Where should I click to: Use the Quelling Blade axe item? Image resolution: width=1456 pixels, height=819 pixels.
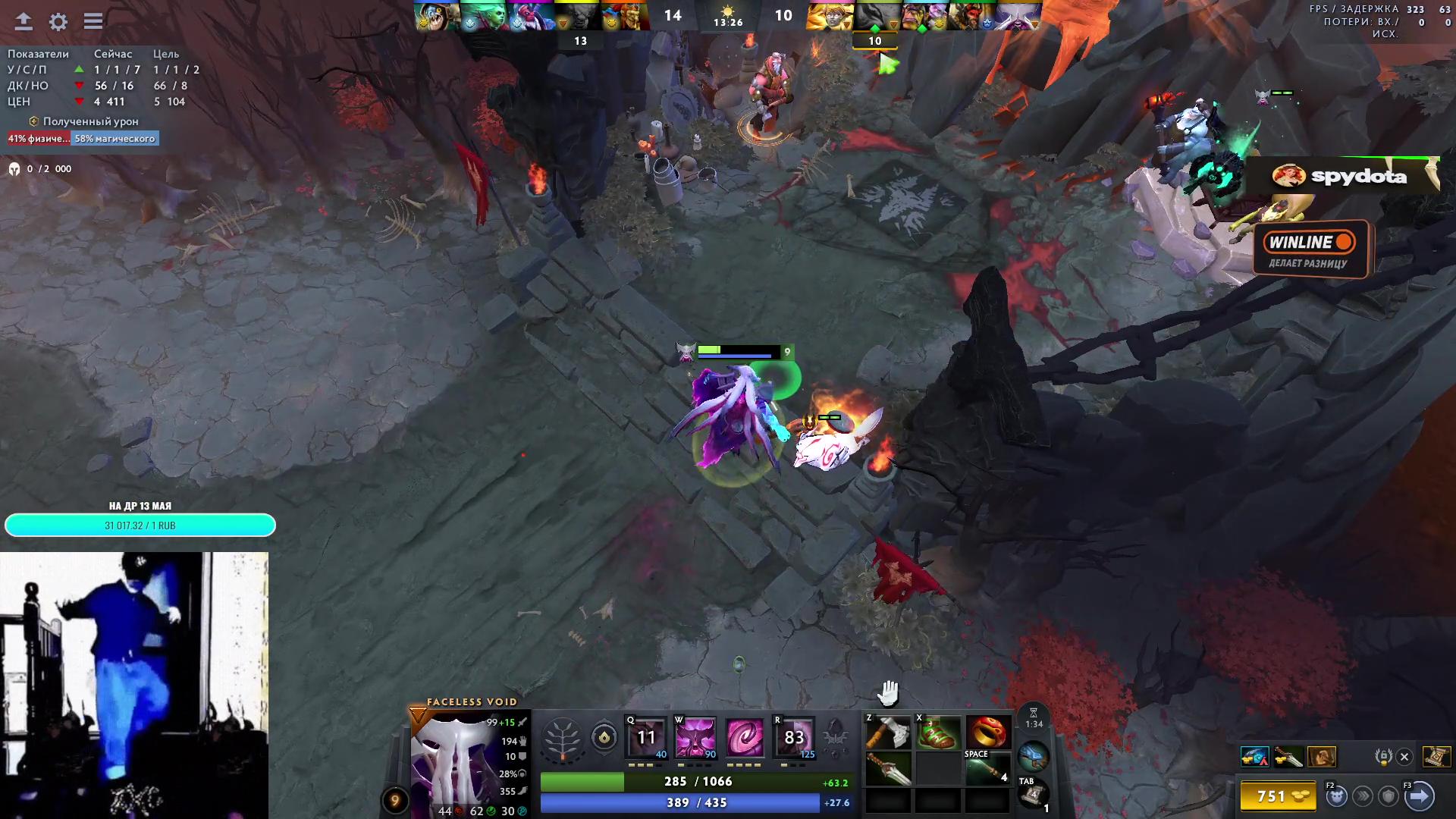point(888,733)
